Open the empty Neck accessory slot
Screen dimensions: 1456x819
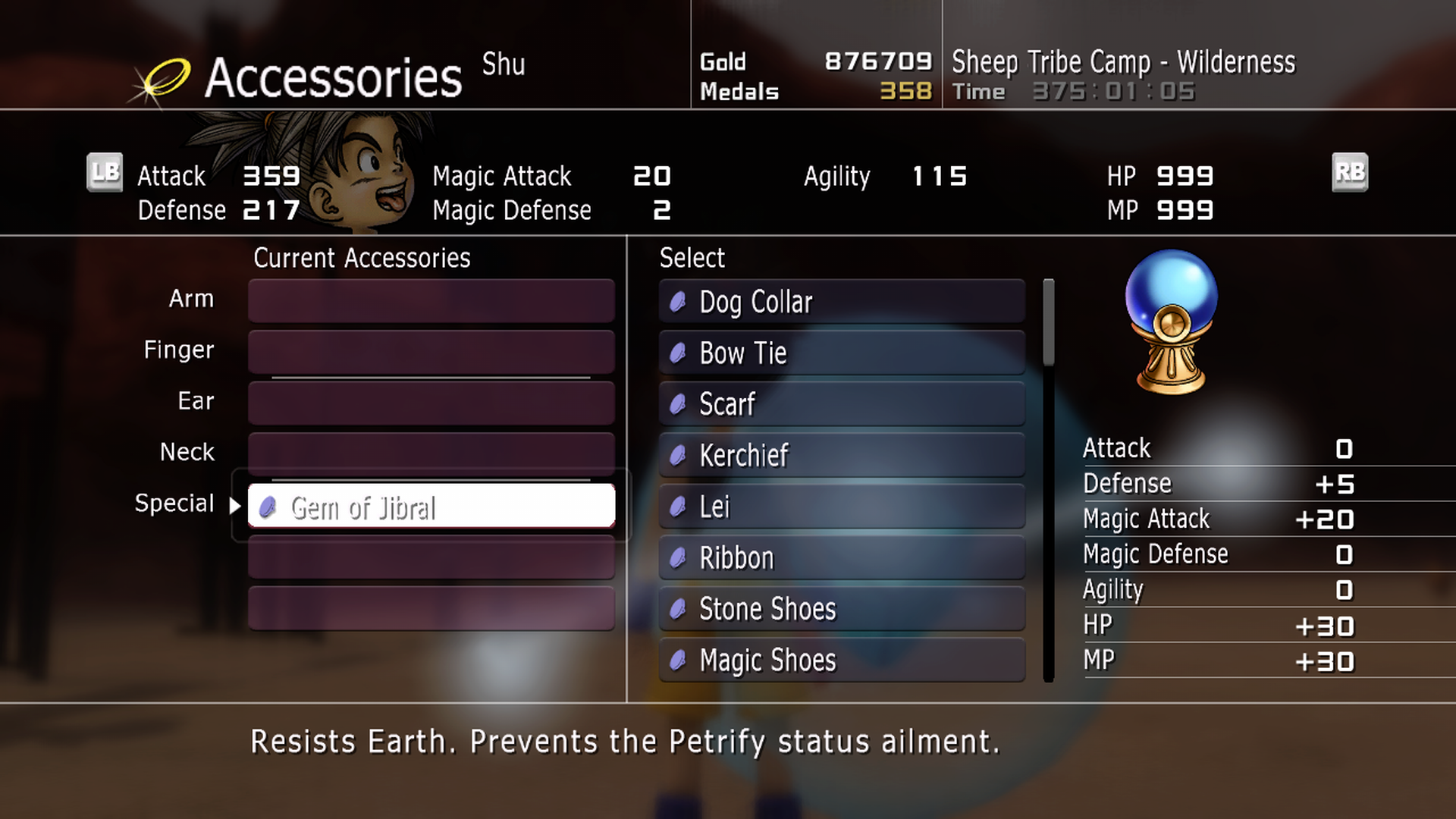point(431,453)
